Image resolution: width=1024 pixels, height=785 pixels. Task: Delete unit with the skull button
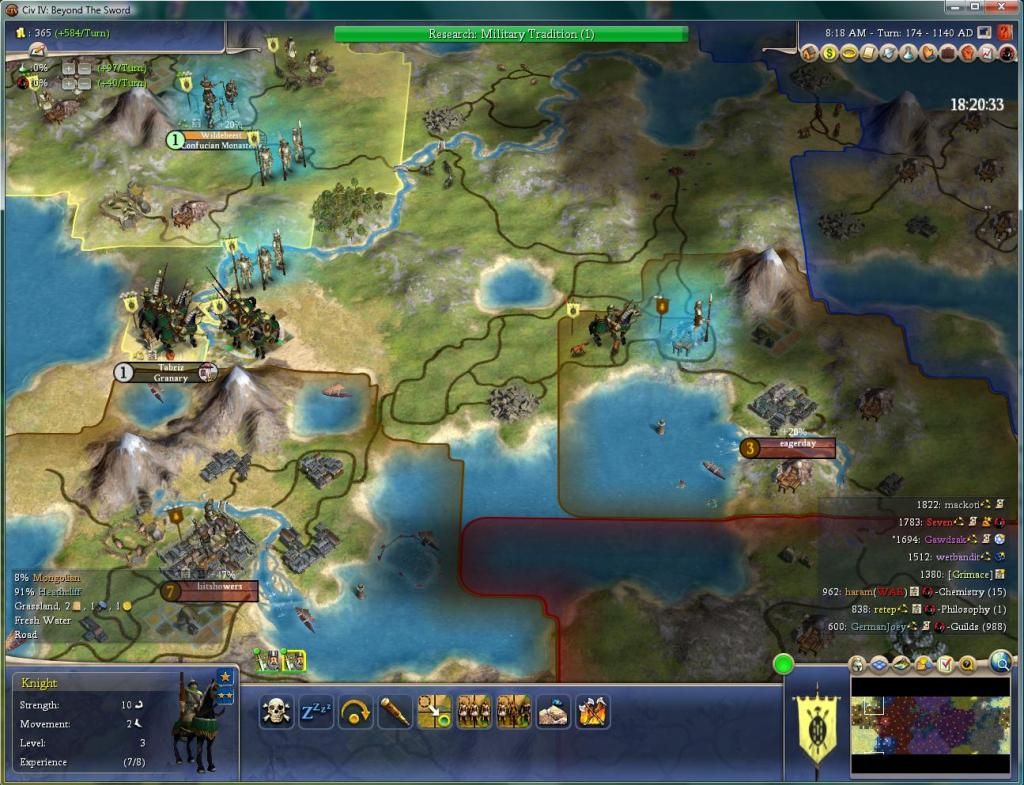click(276, 712)
